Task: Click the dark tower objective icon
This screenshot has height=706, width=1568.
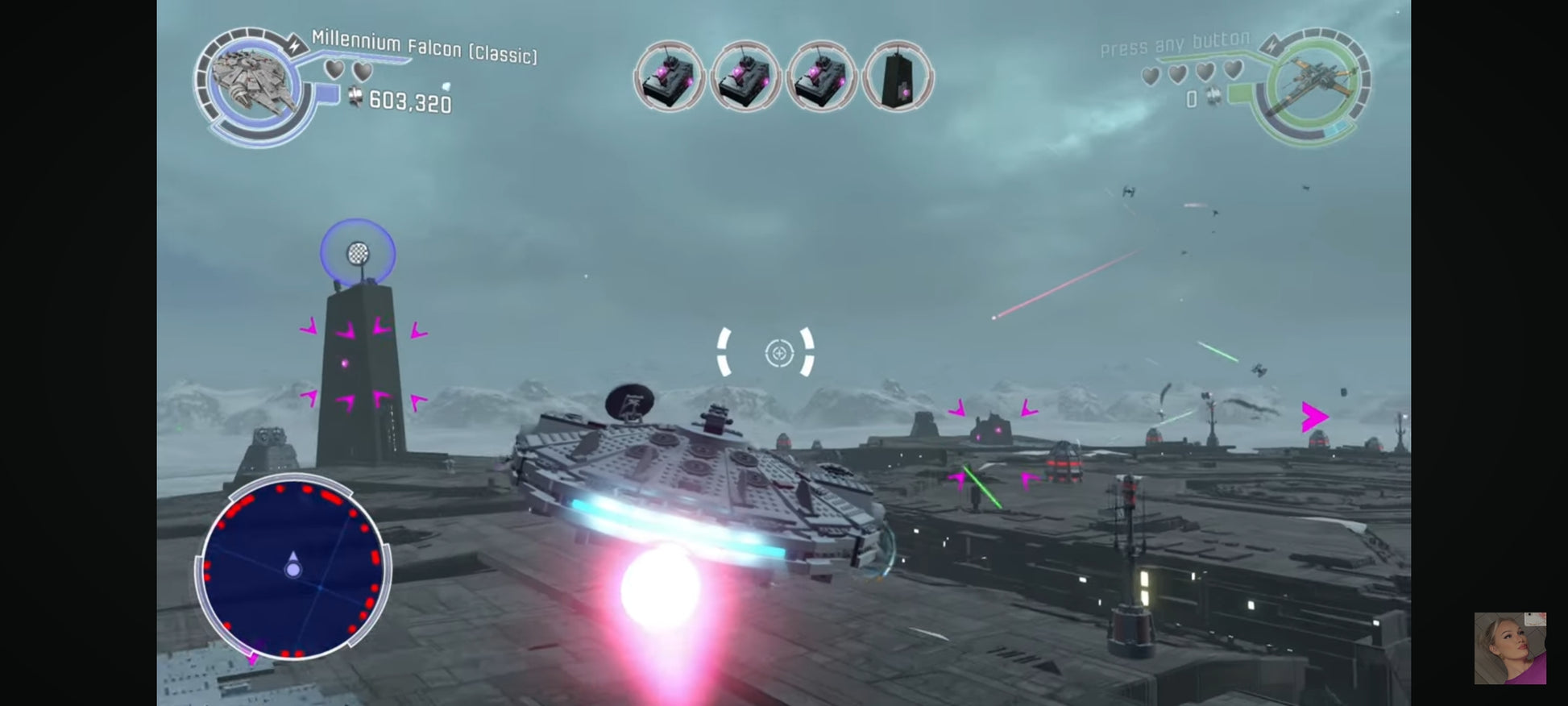Action: (x=898, y=77)
